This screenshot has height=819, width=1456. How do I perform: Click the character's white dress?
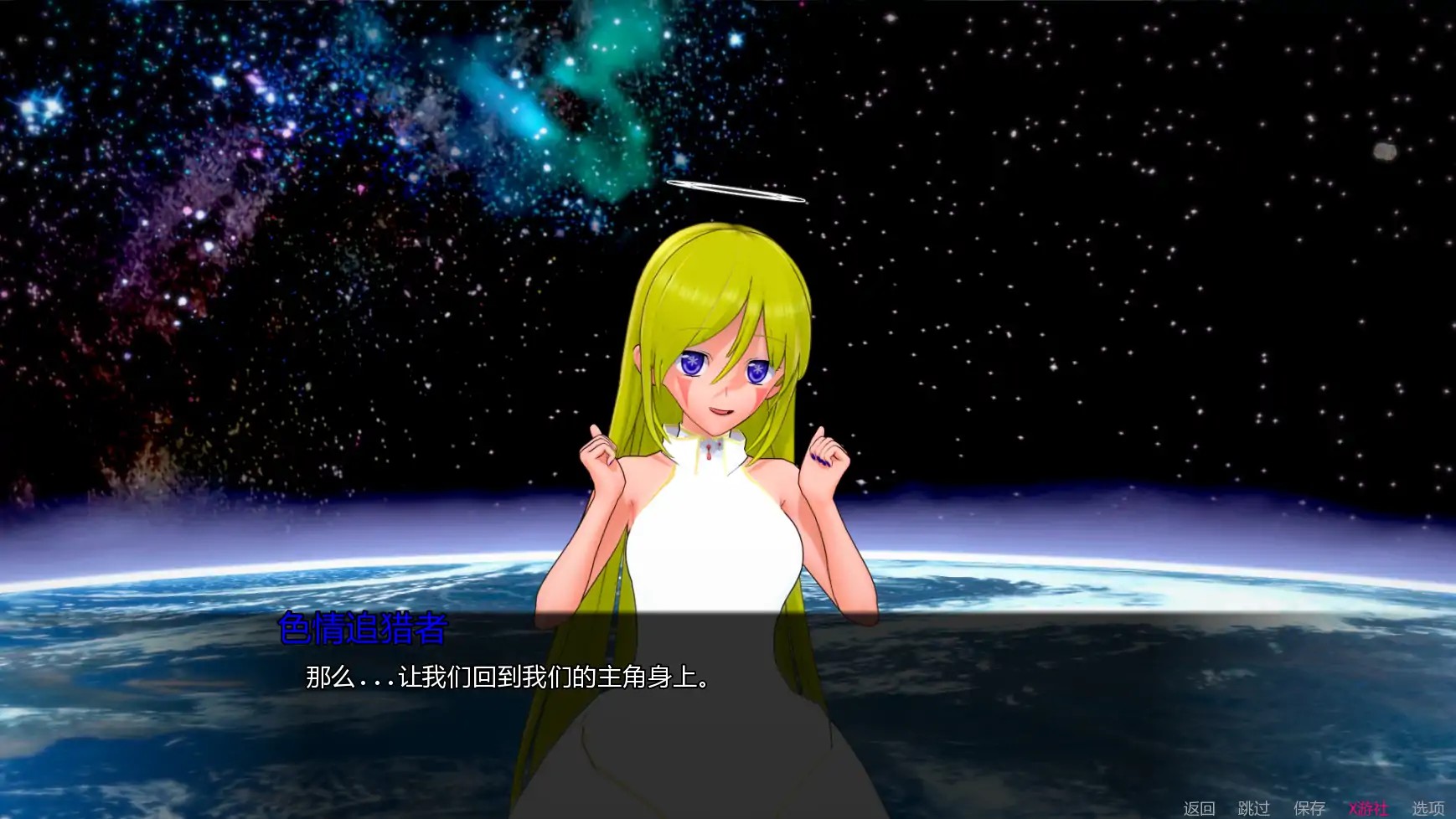708,536
